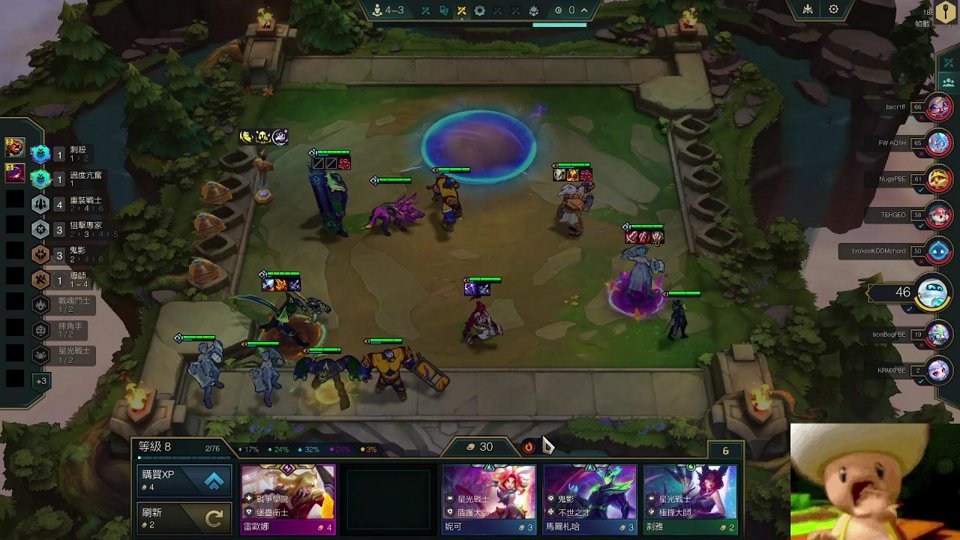Select the 剎雅 champion card
Screen dimensions: 960x540
pyautogui.click(x=690, y=498)
